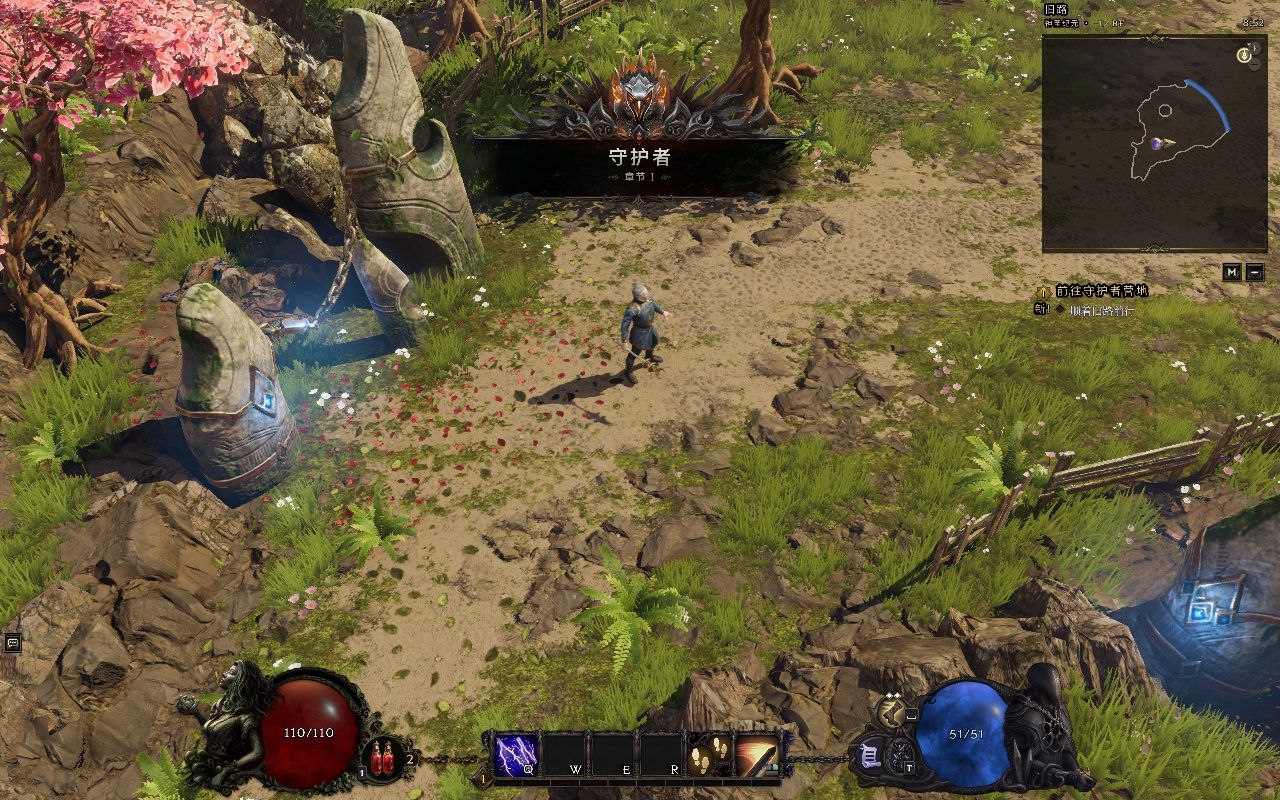Image resolution: width=1280 pixels, height=800 pixels.
Task: Use the footprints movement skill
Action: 710,754
